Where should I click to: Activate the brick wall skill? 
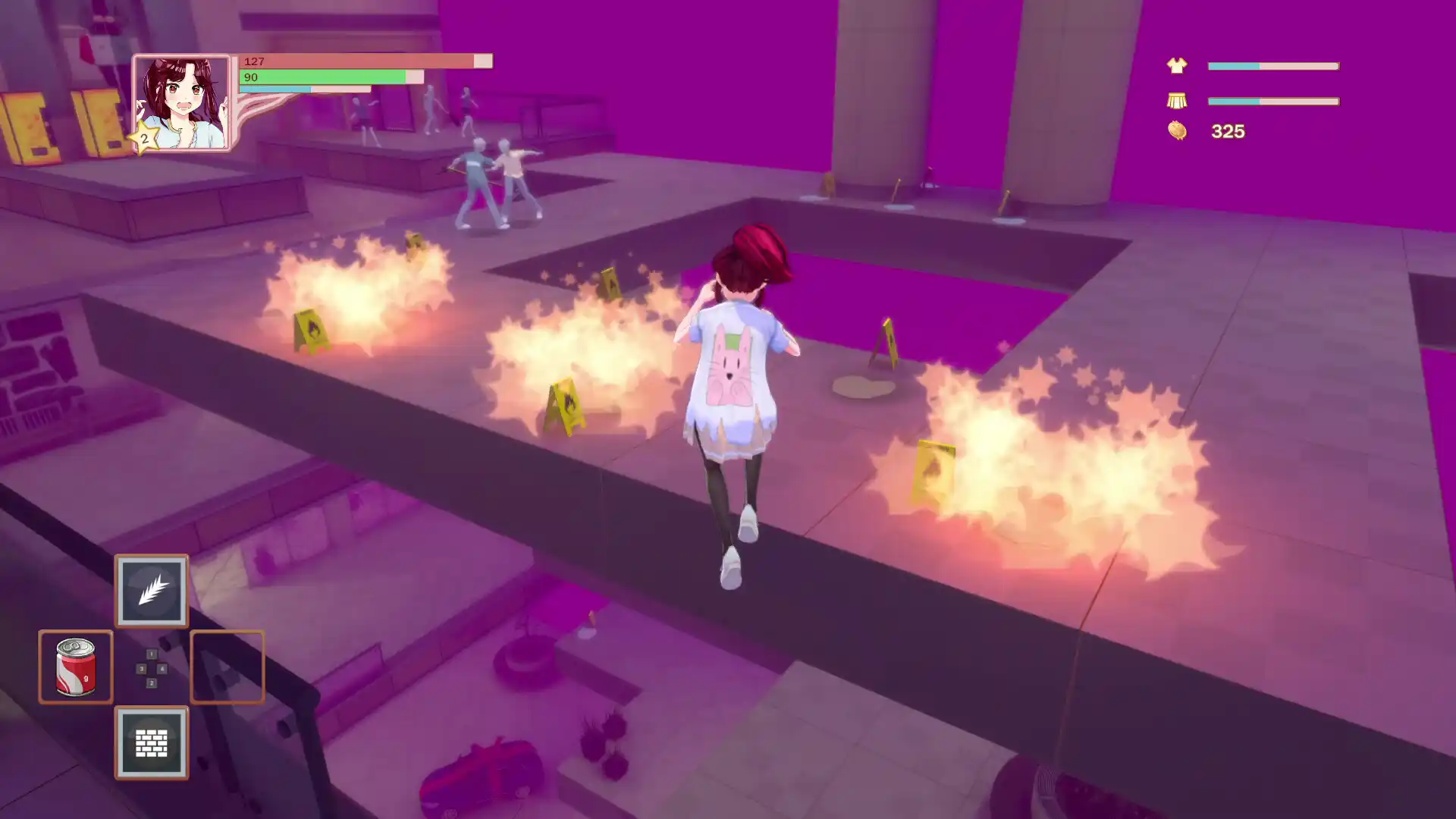point(152,743)
